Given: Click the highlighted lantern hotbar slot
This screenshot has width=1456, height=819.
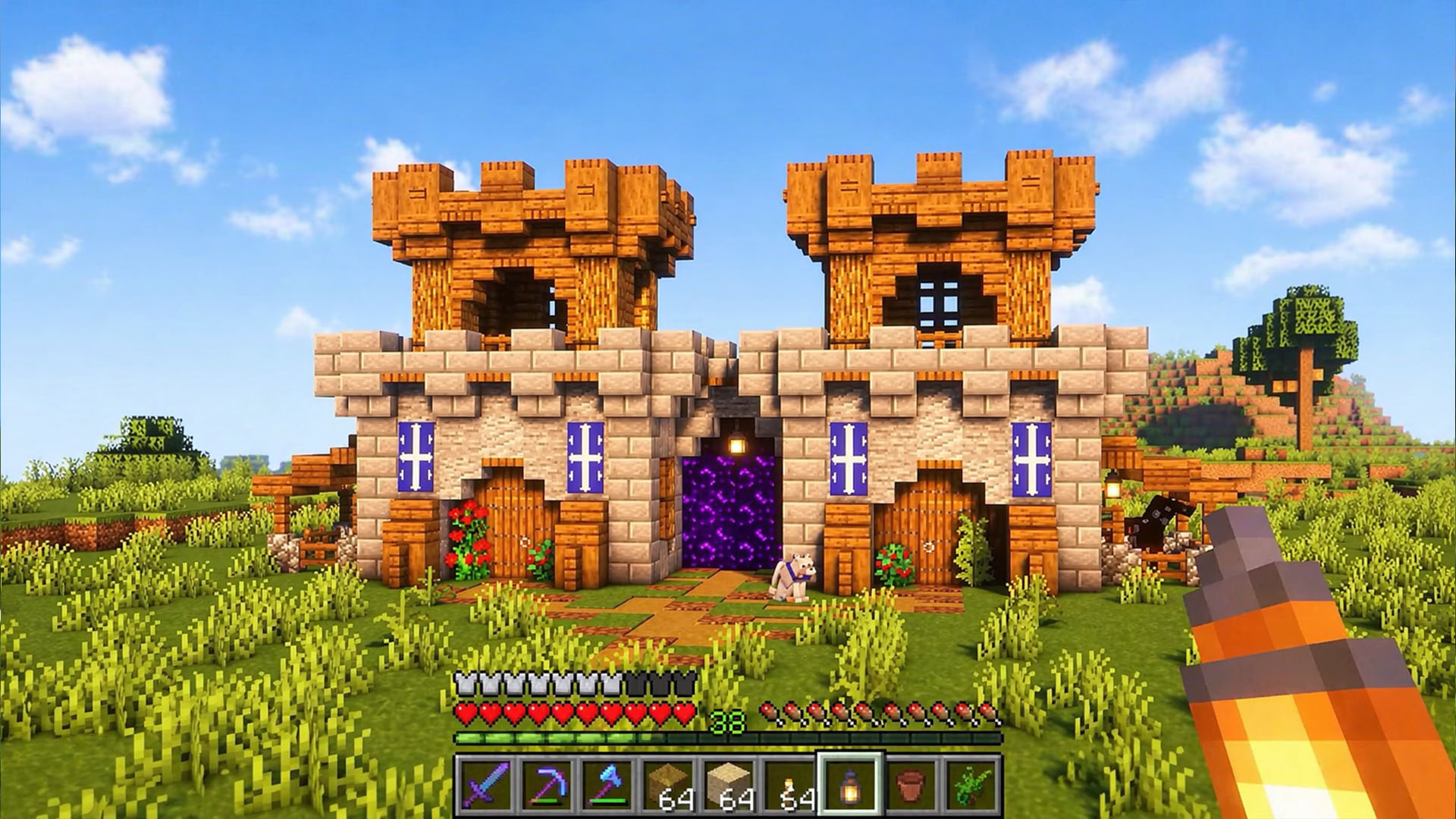Looking at the screenshot, I should point(849,784).
